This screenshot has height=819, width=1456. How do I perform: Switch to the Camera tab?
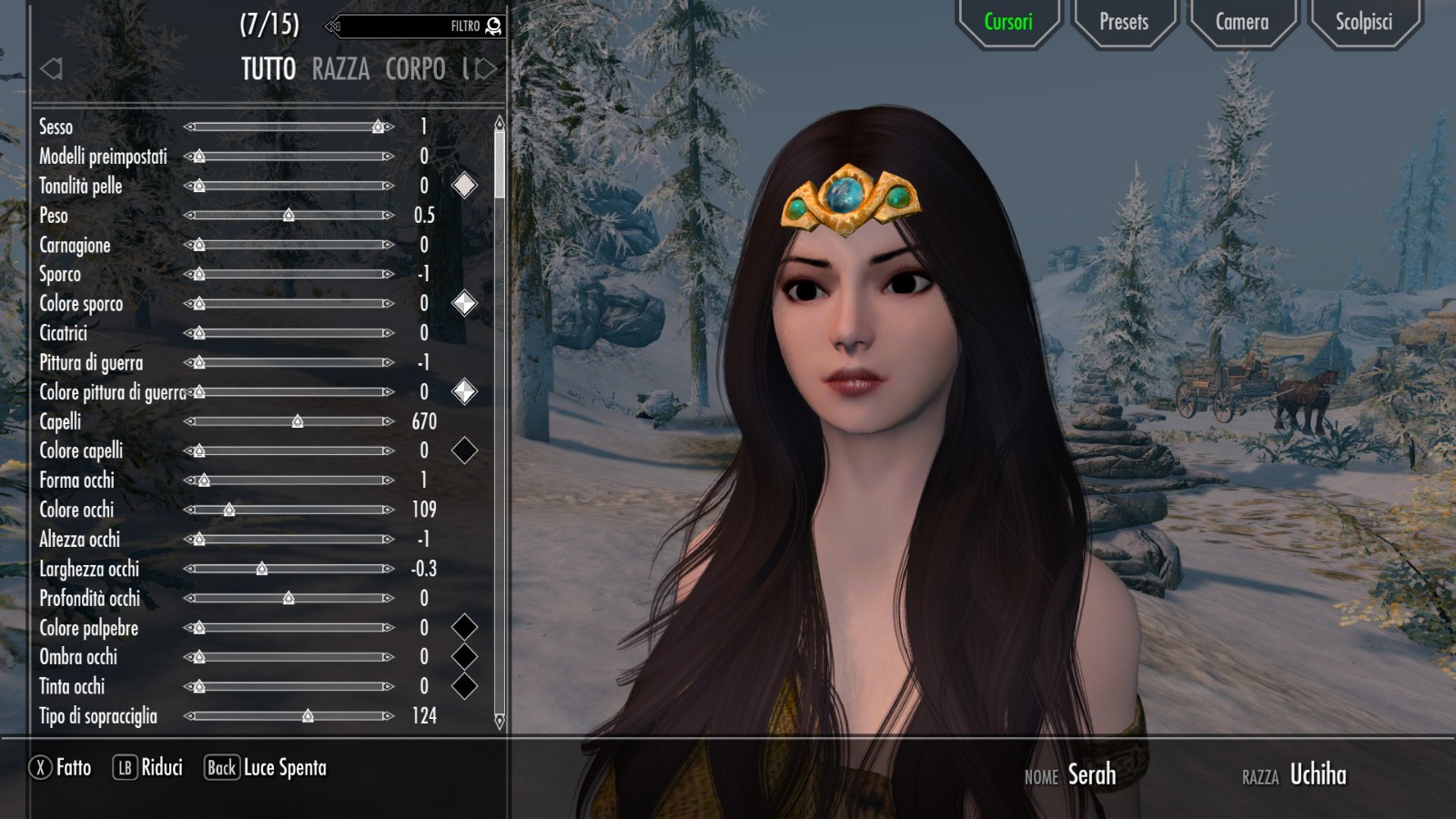tap(1241, 22)
